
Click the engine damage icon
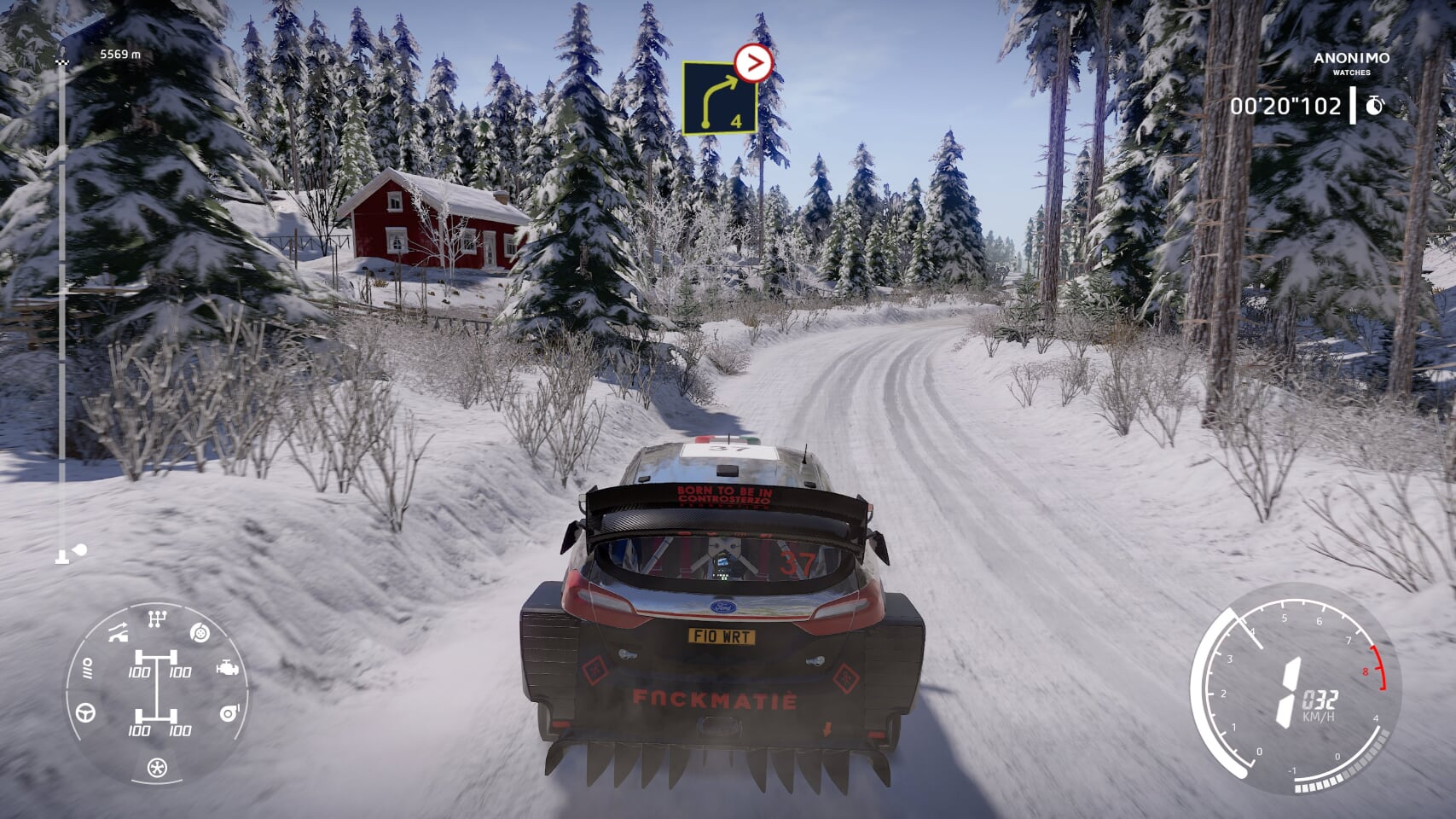tap(227, 668)
